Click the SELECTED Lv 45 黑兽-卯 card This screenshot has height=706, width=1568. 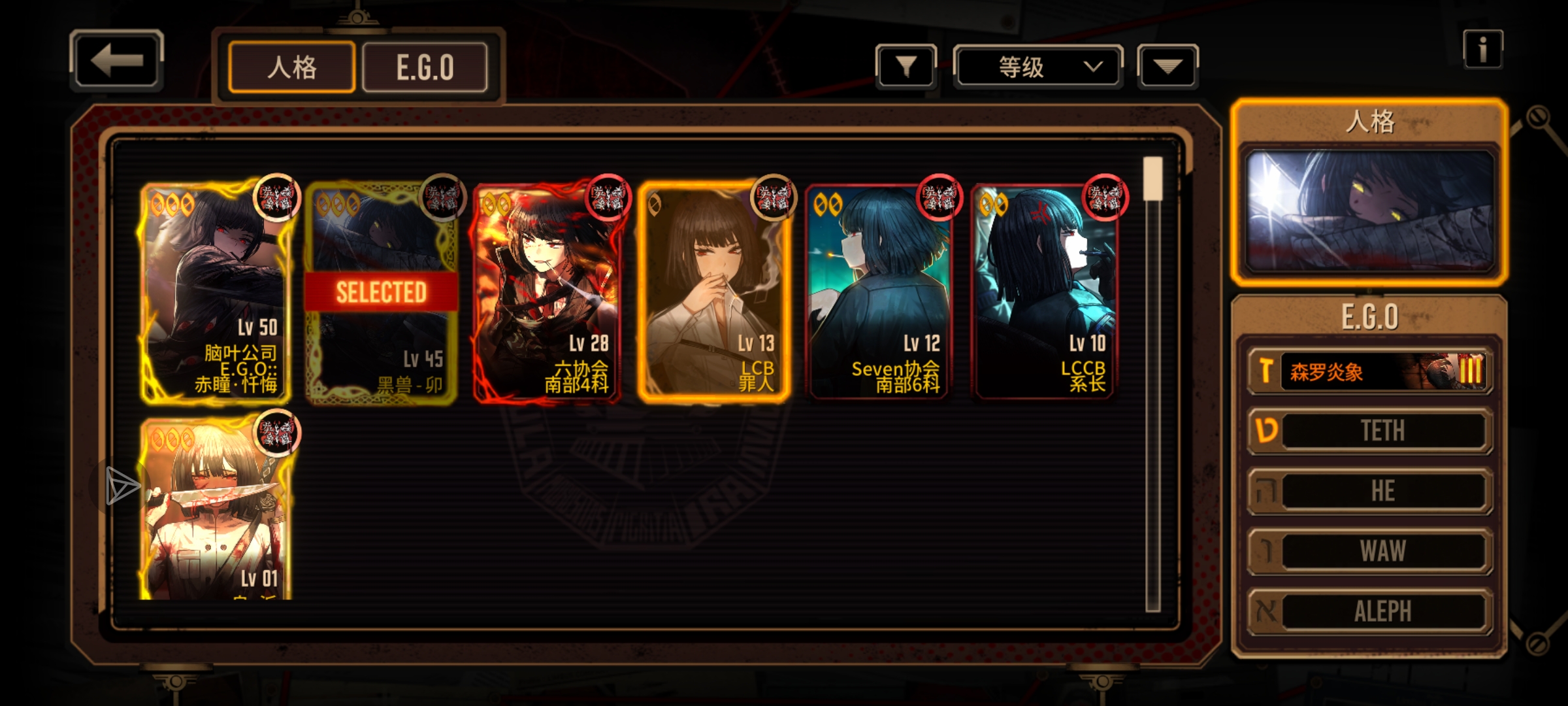(382, 292)
